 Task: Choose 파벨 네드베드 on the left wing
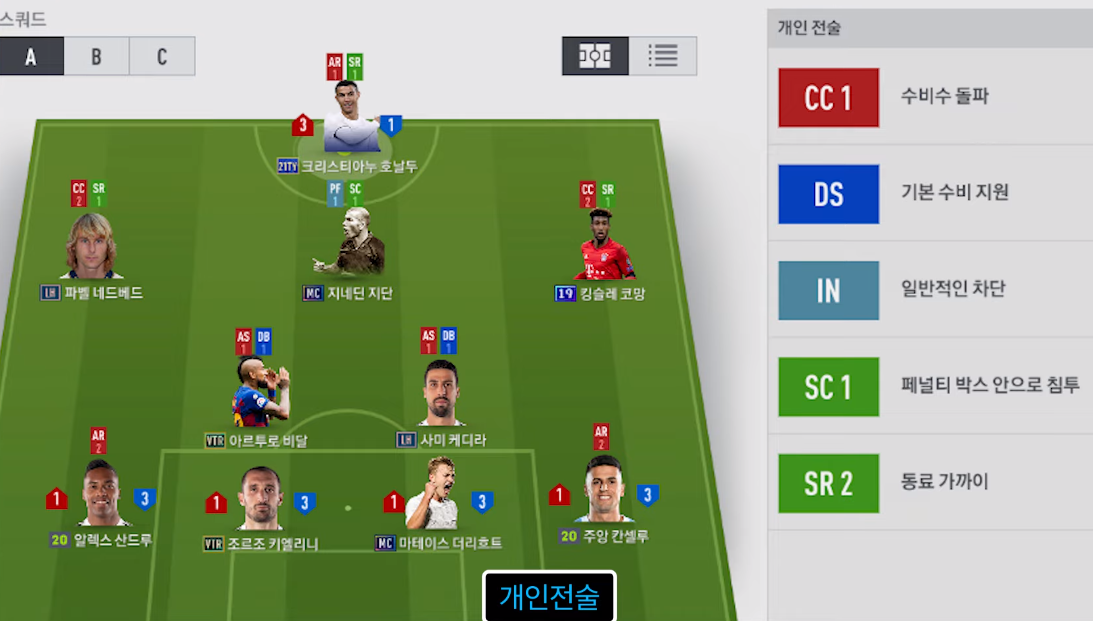[x=92, y=248]
